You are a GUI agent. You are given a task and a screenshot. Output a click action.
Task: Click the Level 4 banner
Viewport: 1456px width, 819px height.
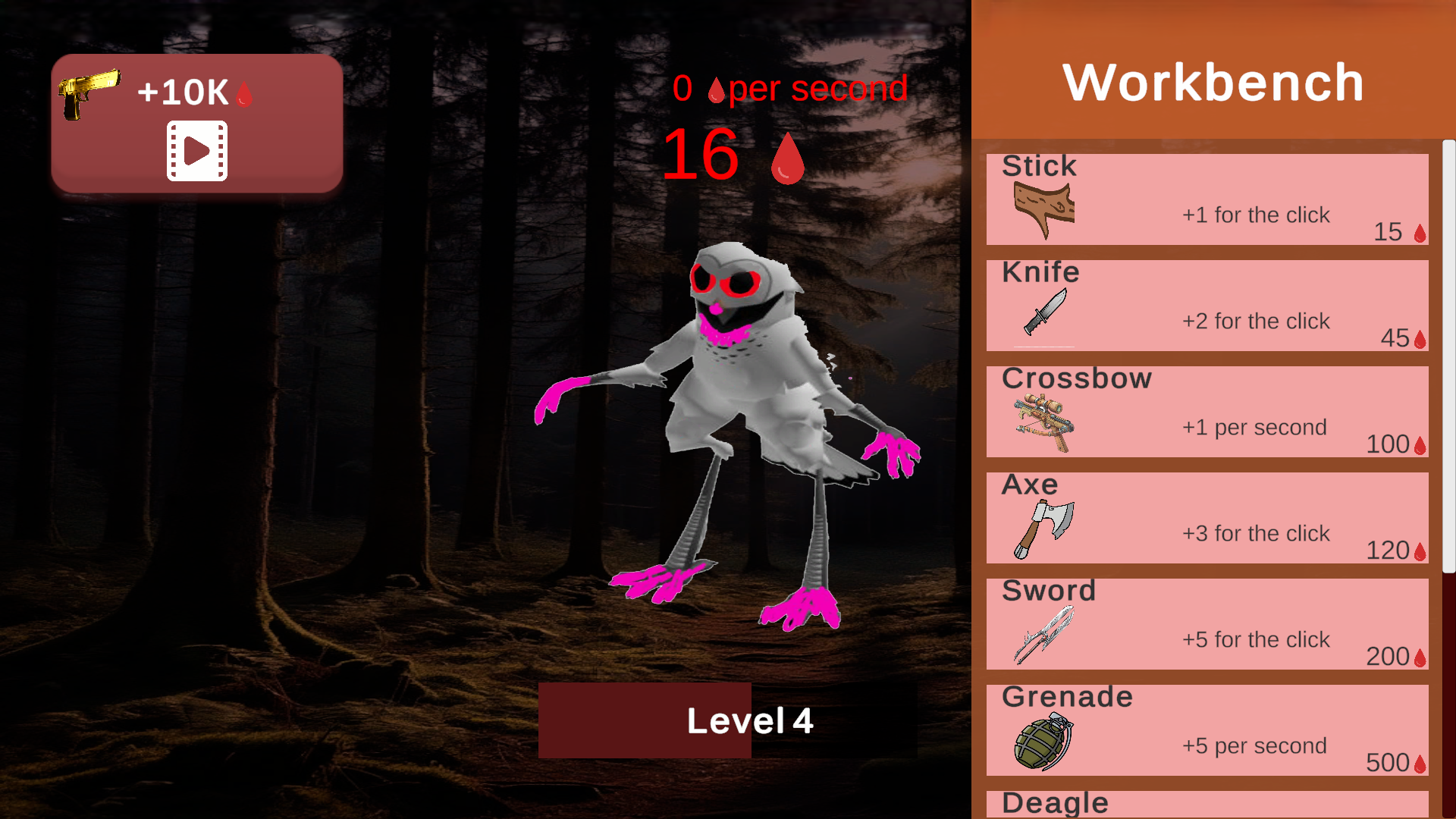click(x=750, y=720)
